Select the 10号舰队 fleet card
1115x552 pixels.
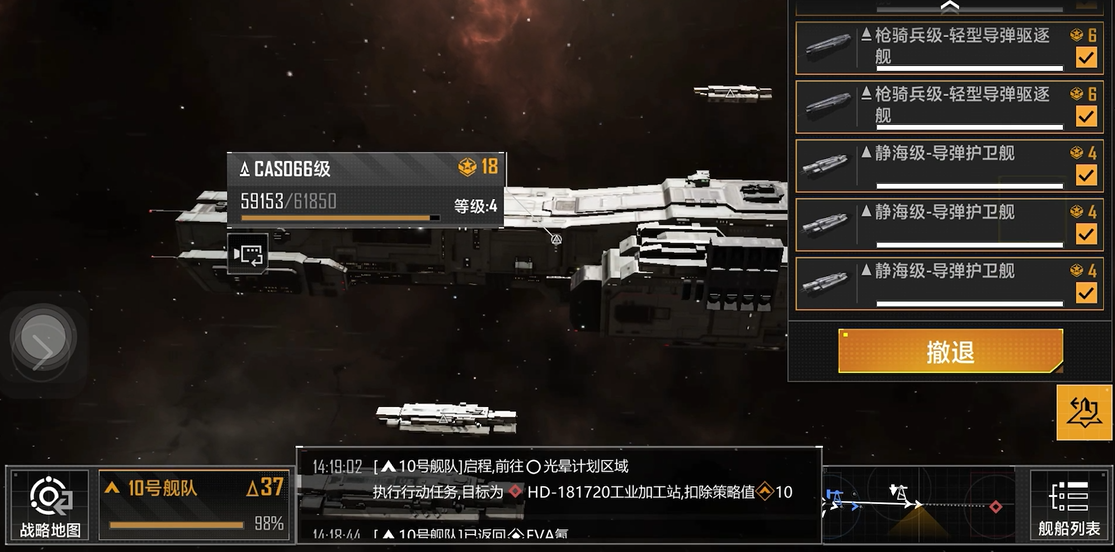193,505
